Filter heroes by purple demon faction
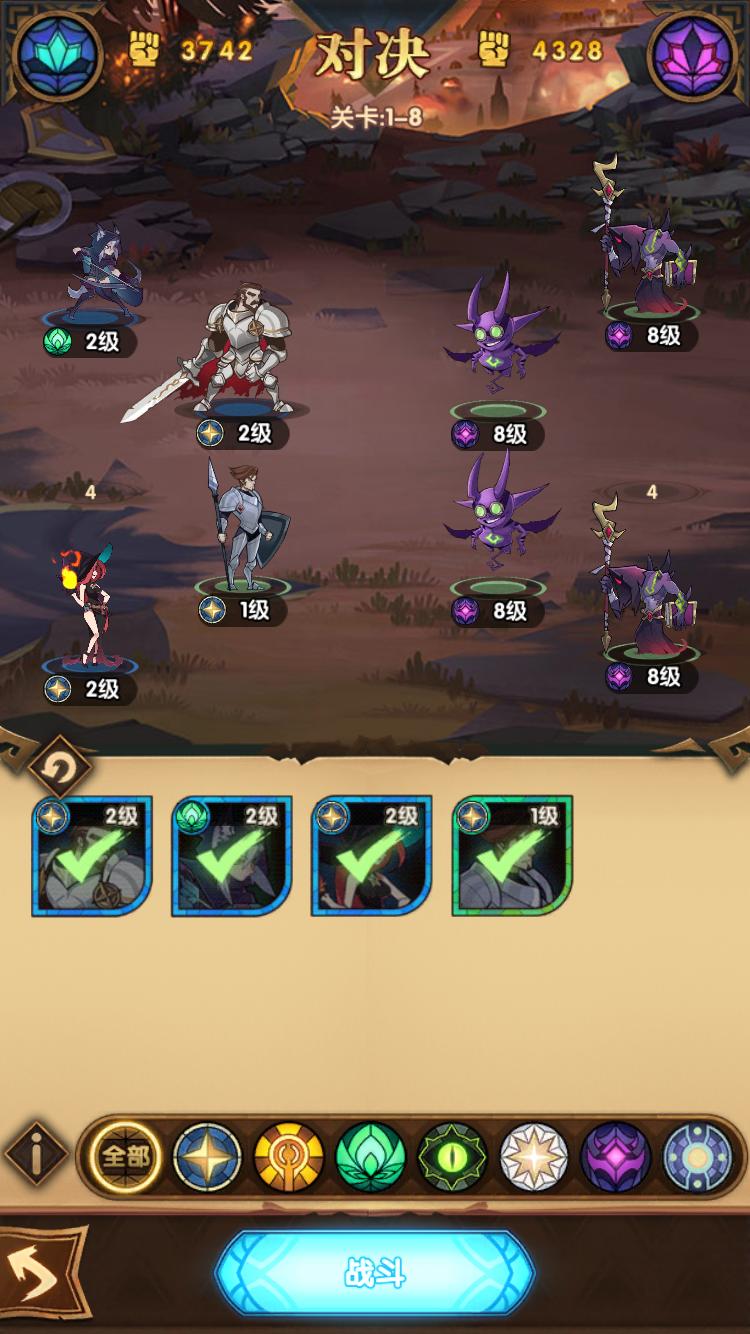The height and width of the screenshot is (1334, 750). [x=616, y=1158]
